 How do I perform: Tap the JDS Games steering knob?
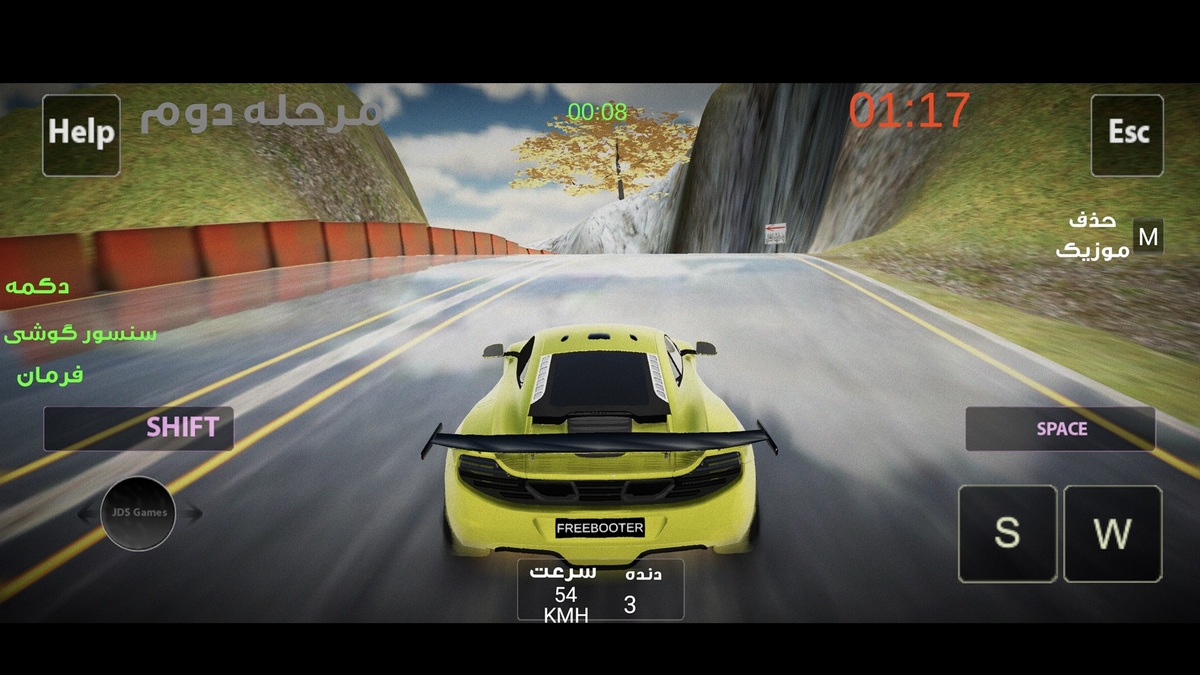point(139,514)
